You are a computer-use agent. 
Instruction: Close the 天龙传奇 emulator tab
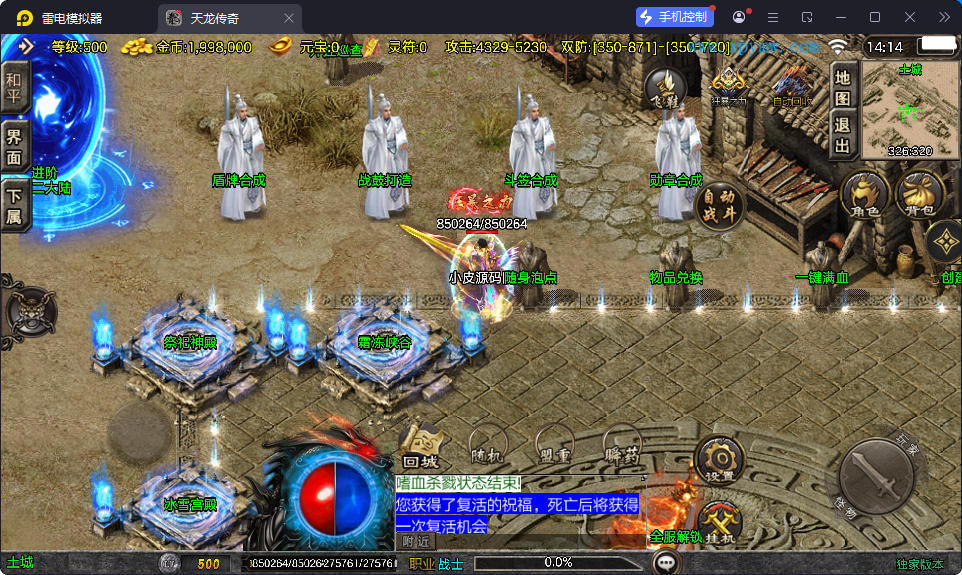289,17
